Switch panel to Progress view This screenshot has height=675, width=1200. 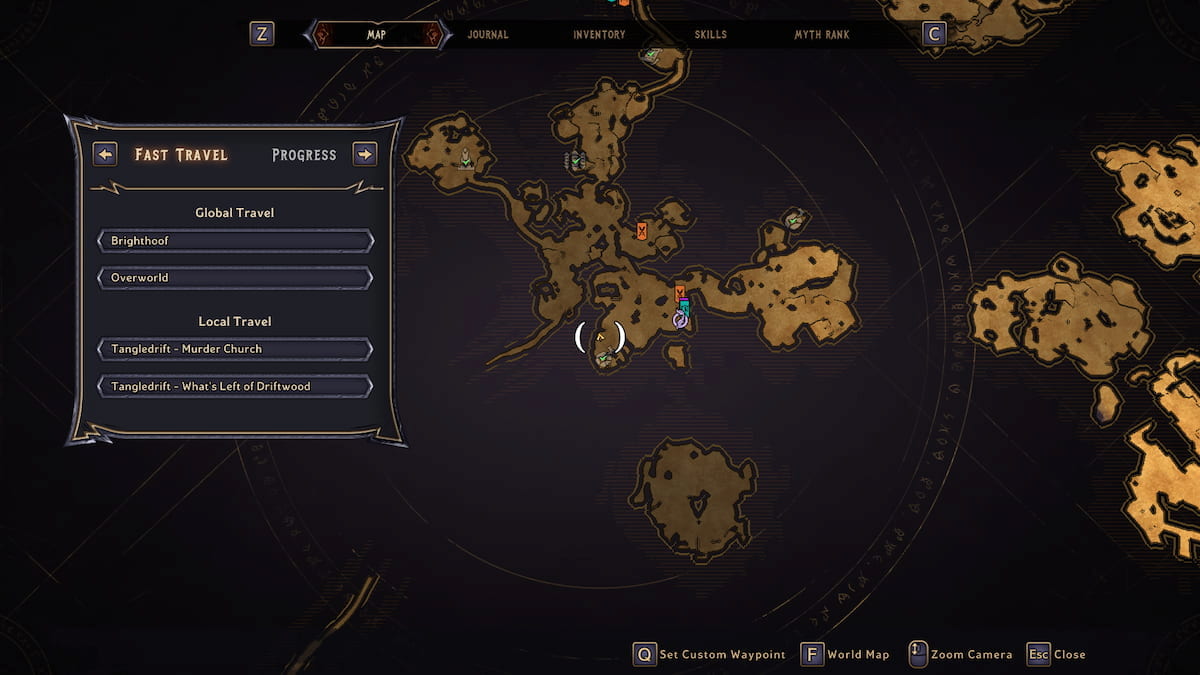pyautogui.click(x=304, y=155)
